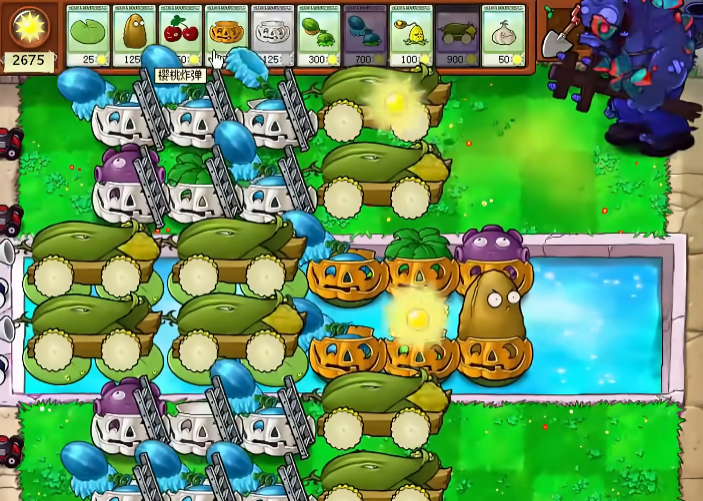Select the Lily Pad seed packet
703x501 pixels.
pyautogui.click(x=88, y=37)
